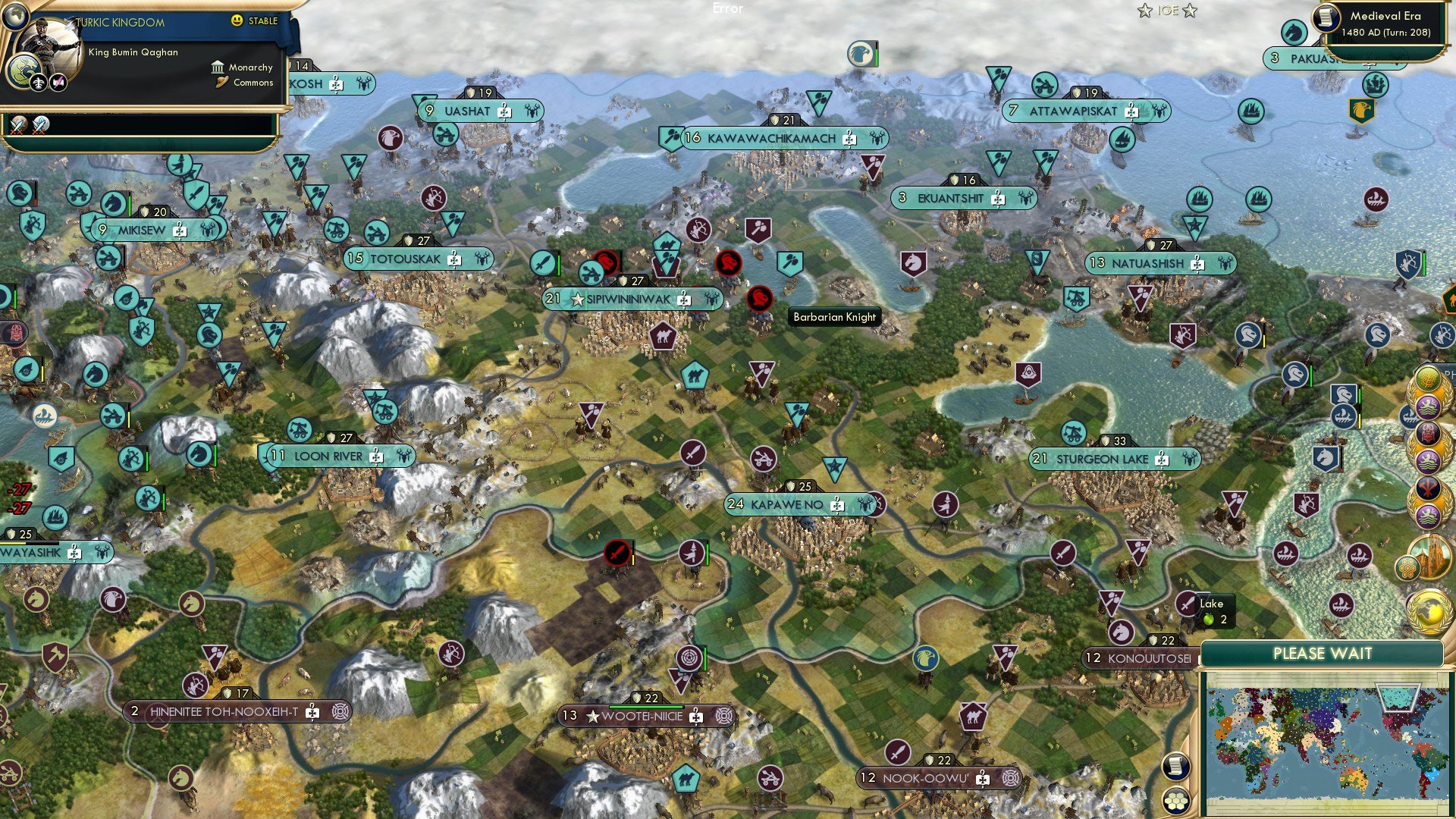Toggle the right star beside IGE

point(1189,11)
